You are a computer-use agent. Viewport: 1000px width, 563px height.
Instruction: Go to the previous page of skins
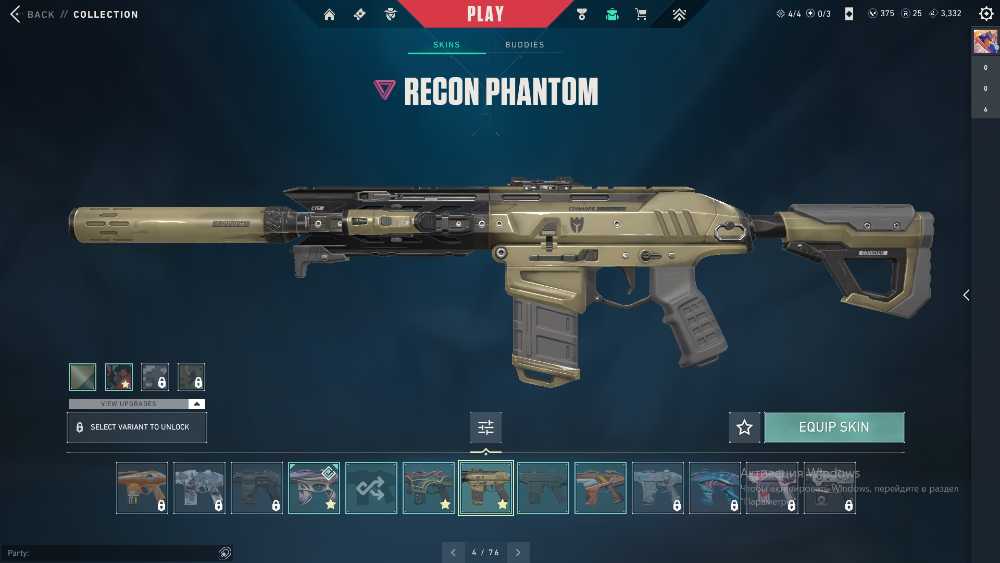[453, 552]
